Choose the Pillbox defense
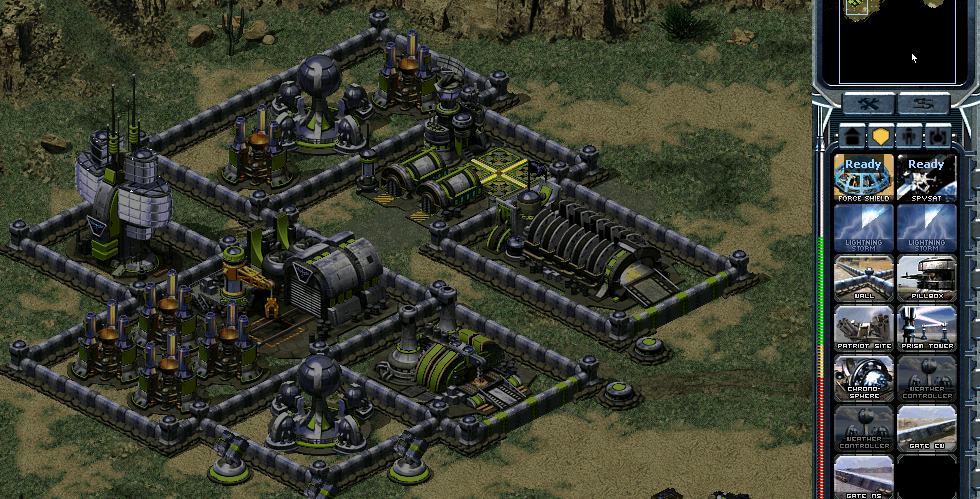This screenshot has height=499, width=980. [x=926, y=277]
